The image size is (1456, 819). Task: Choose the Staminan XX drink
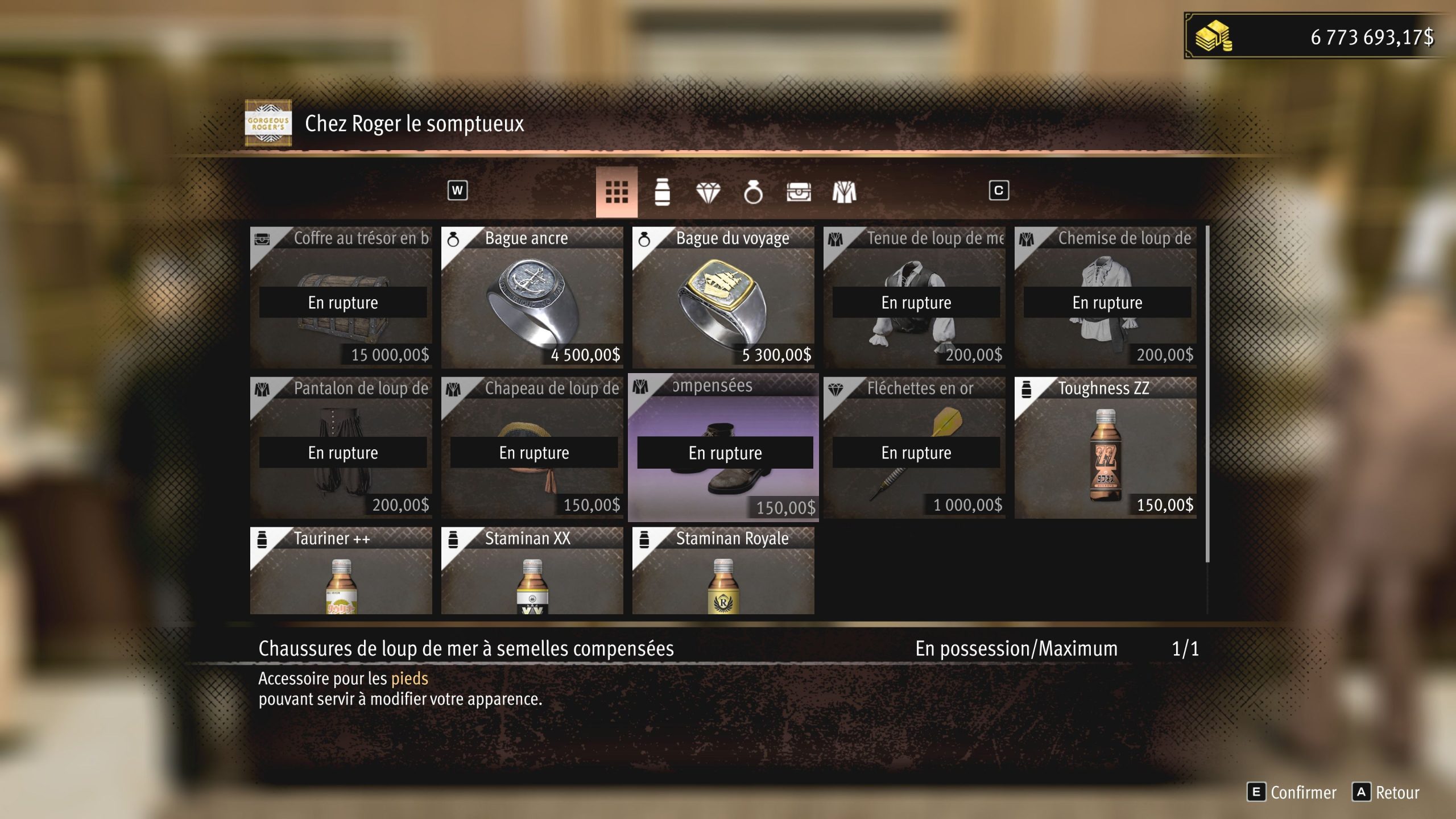pos(532,570)
